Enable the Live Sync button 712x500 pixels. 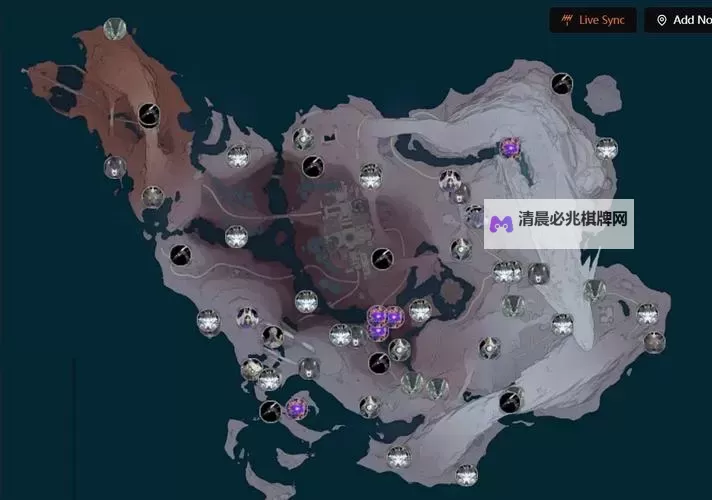pyautogui.click(x=593, y=20)
